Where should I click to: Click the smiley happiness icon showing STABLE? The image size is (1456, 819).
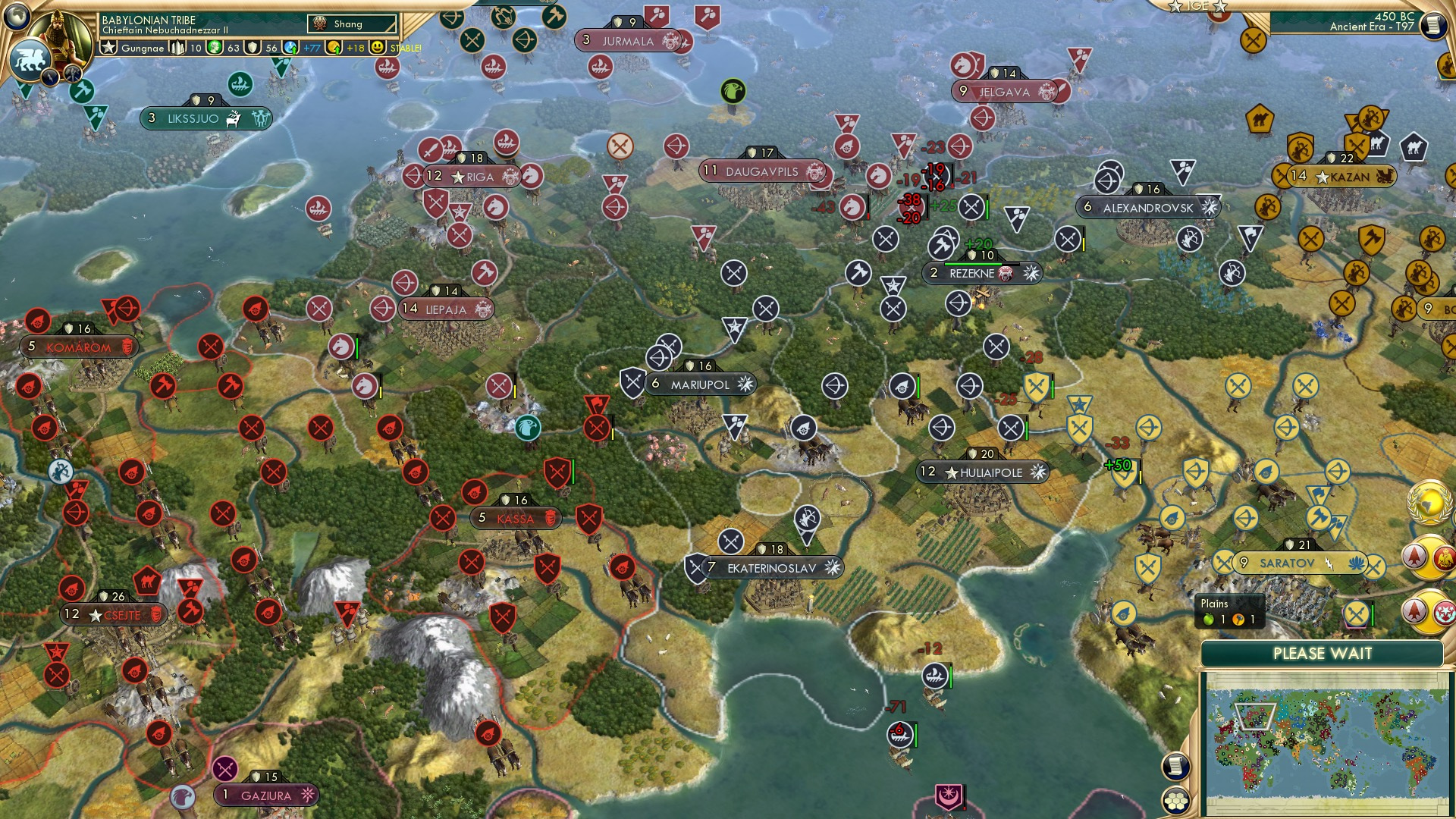pos(376,47)
